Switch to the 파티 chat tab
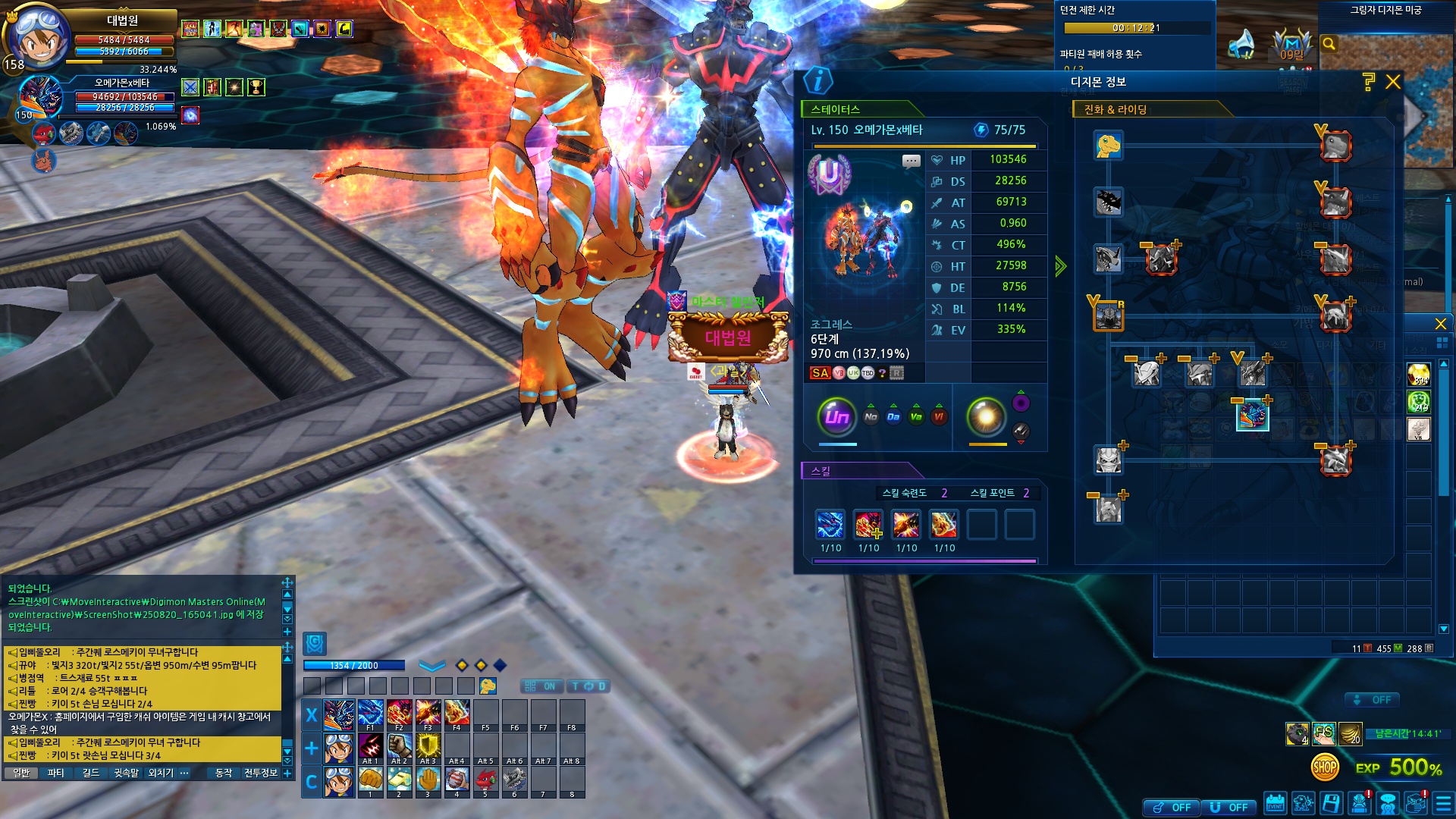Viewport: 1456px width, 819px height. click(55, 773)
